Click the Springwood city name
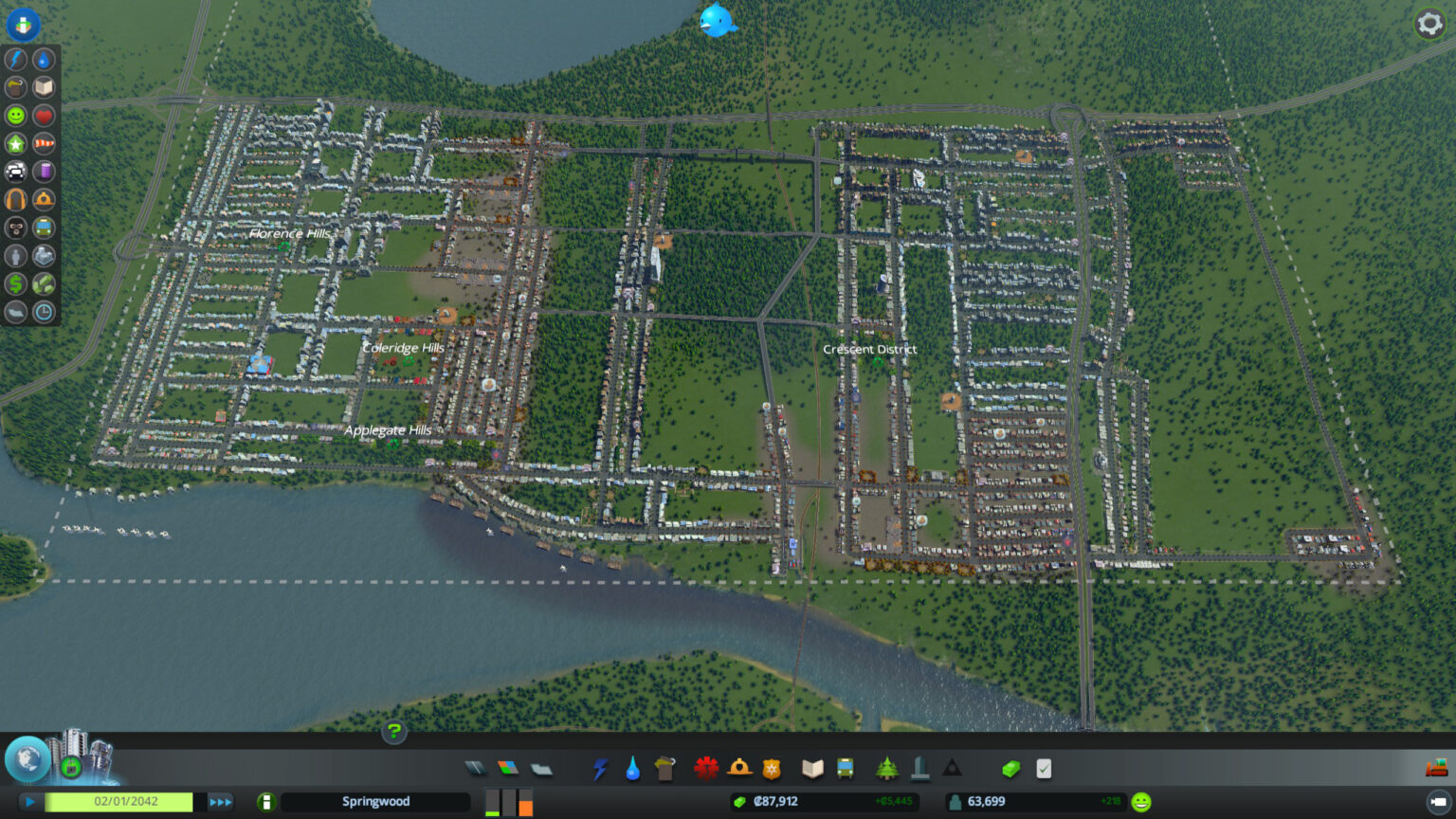Viewport: 1456px width, 819px height. pyautogui.click(x=375, y=801)
